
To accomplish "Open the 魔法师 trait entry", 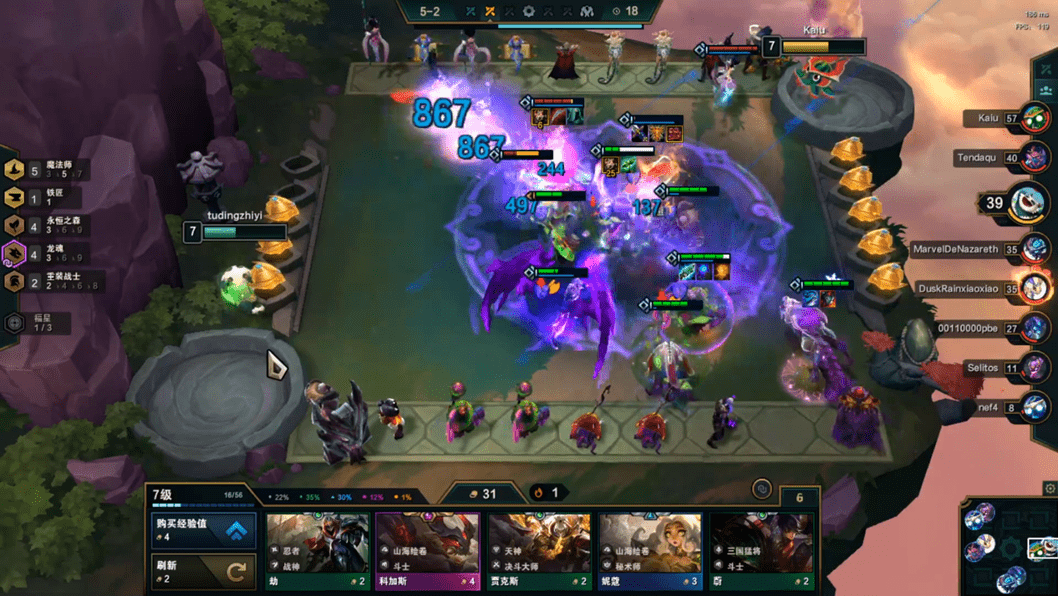I will (x=15, y=169).
